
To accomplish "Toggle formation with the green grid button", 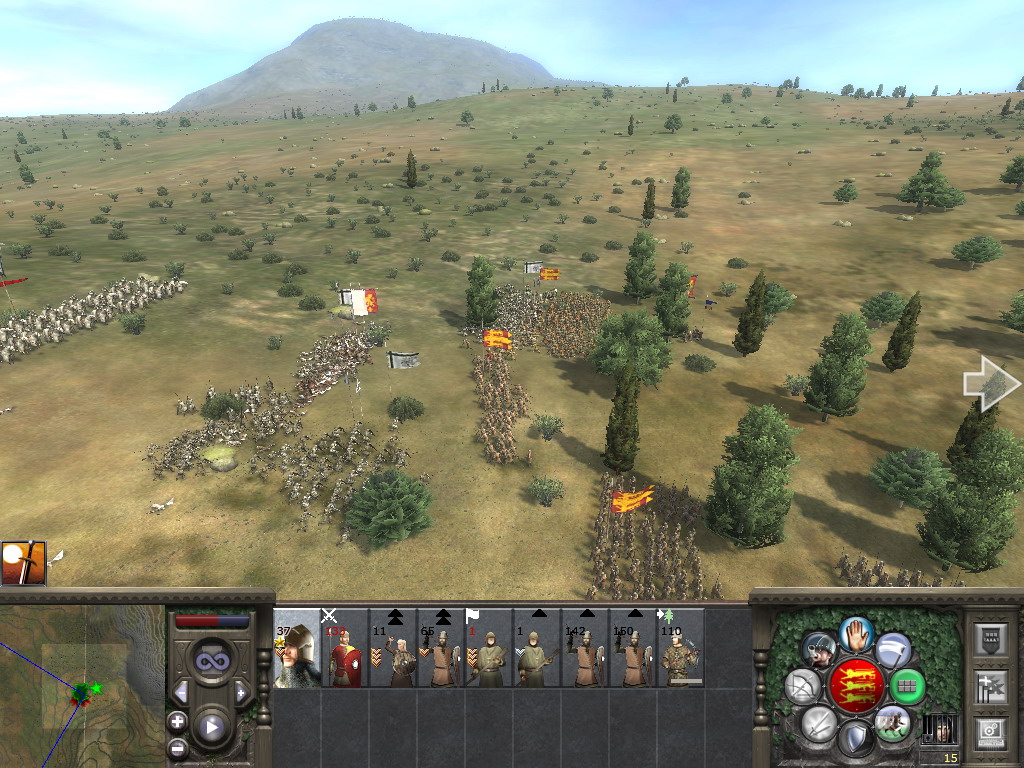I will point(908,686).
